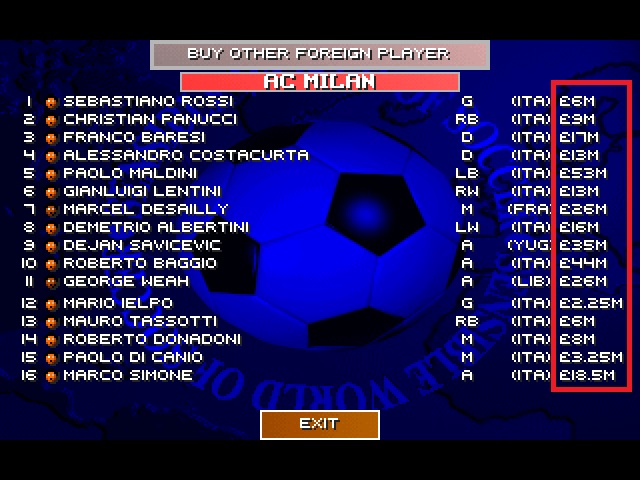The image size is (640, 480).
Task: Select Gianluigi Lentini's entry
Action: [x=143, y=191]
